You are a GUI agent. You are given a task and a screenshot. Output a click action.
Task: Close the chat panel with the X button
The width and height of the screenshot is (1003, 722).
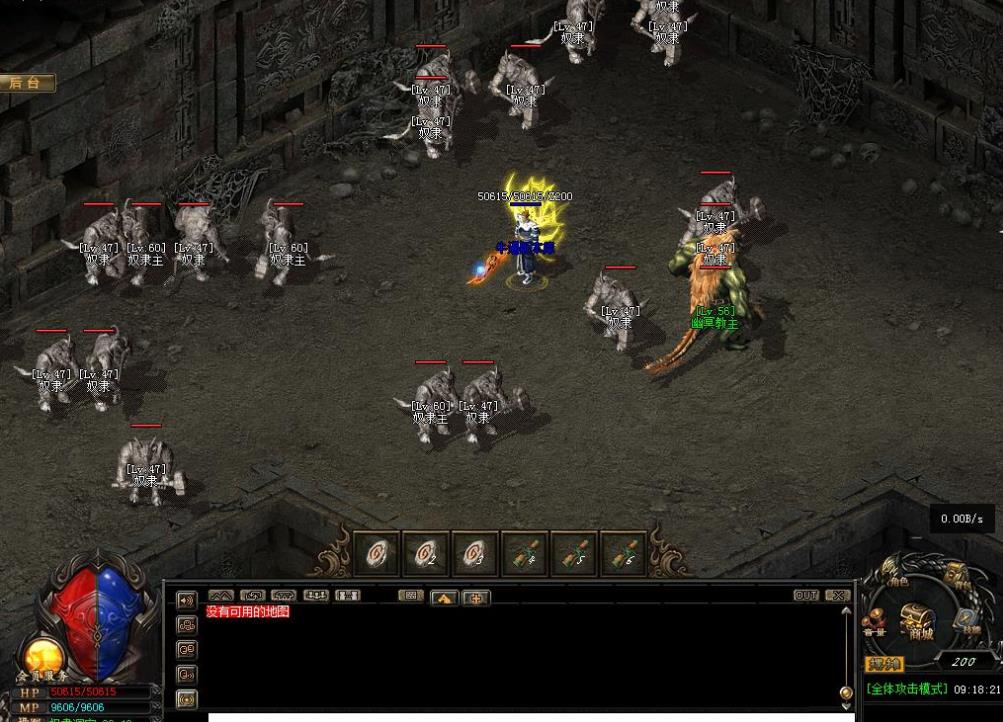tap(838, 595)
